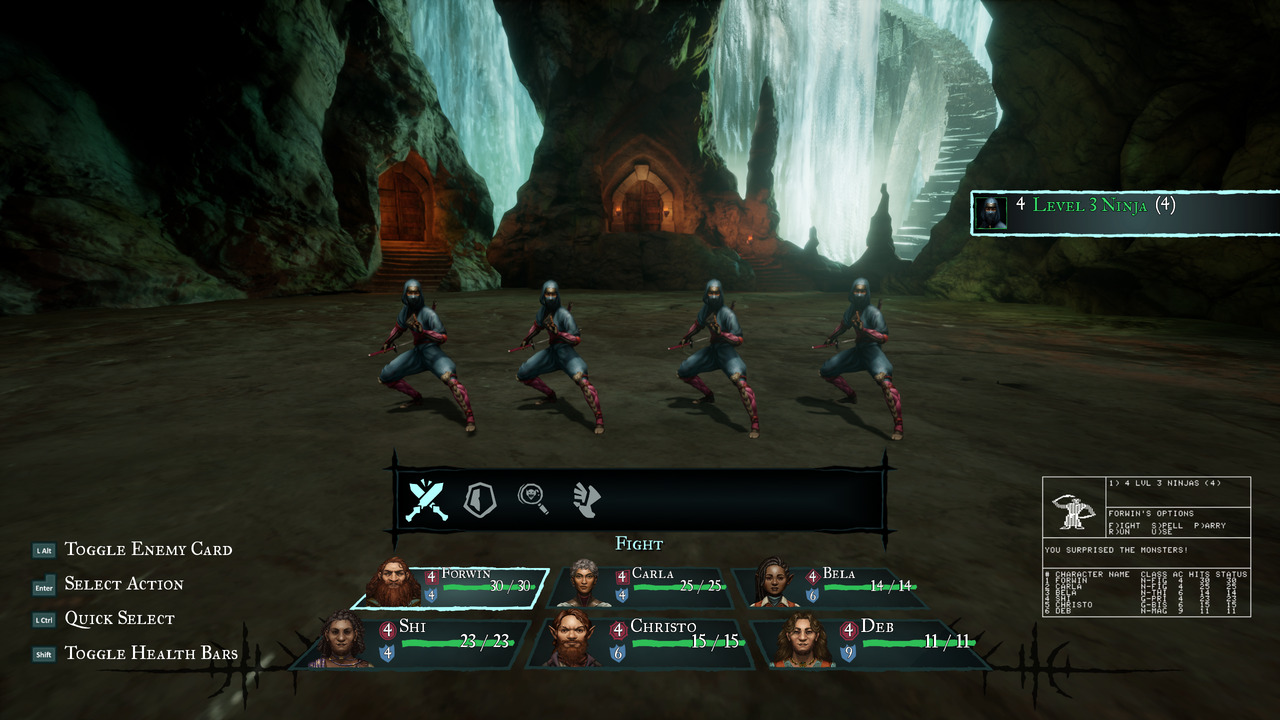The width and height of the screenshot is (1280, 720).
Task: Pick the winged hand Run icon
Action: click(x=587, y=499)
